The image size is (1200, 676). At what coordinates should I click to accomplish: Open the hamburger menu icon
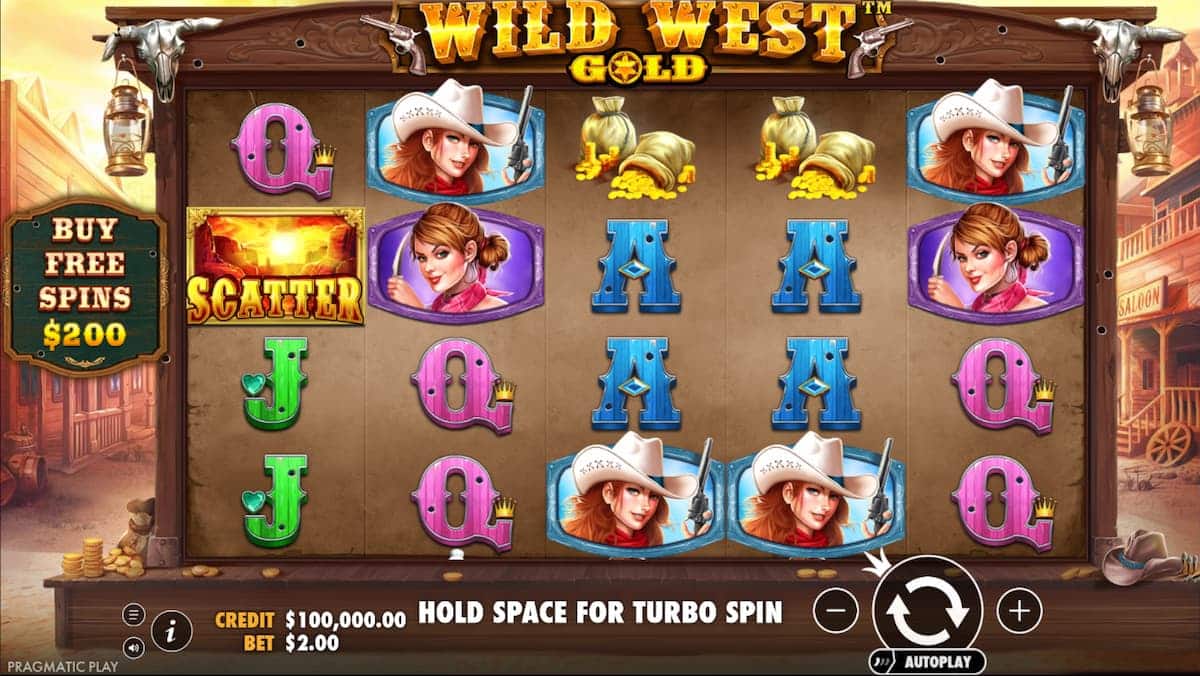tap(133, 615)
